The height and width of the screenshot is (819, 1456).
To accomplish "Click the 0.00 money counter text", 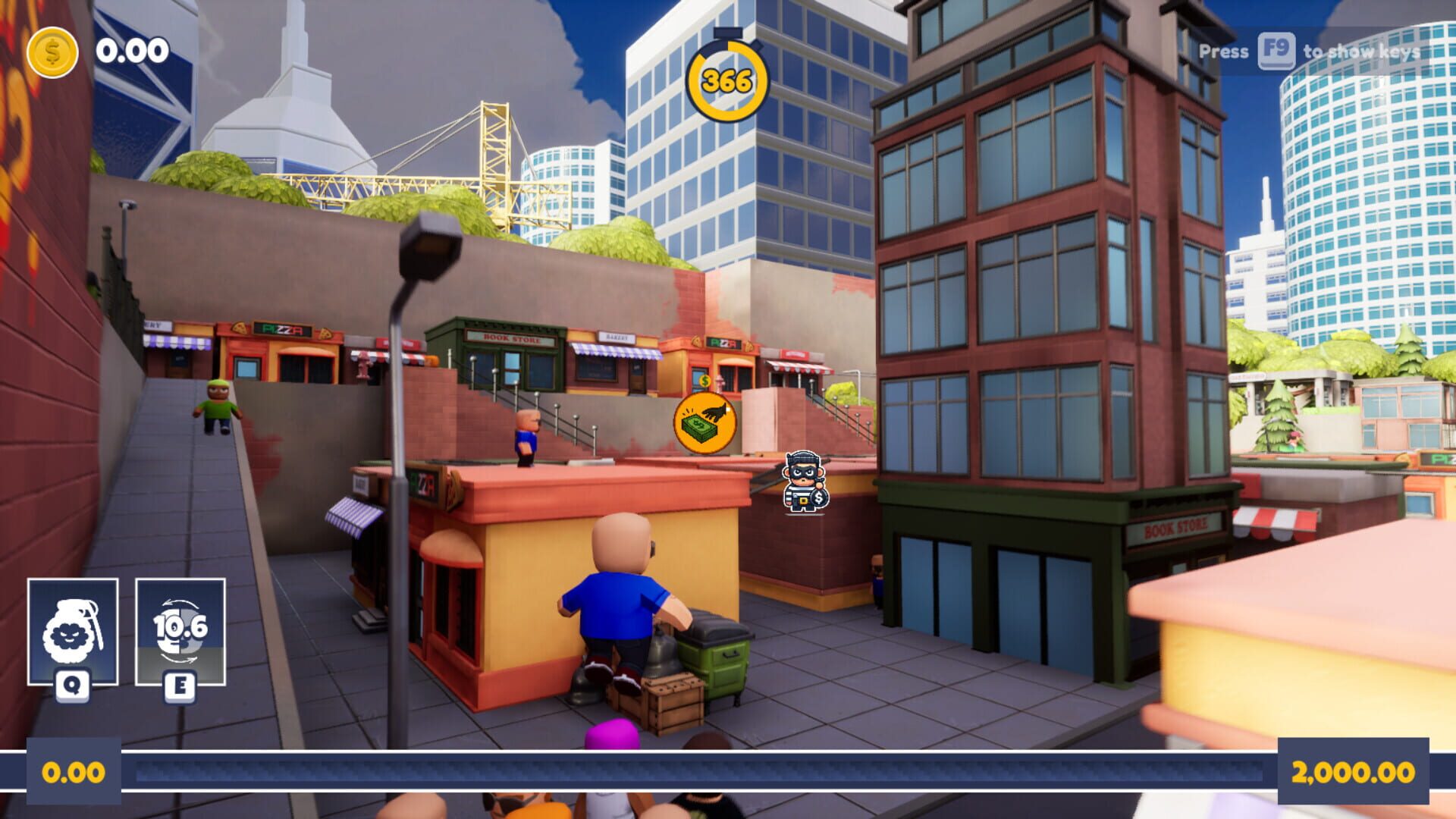I will click(127, 52).
